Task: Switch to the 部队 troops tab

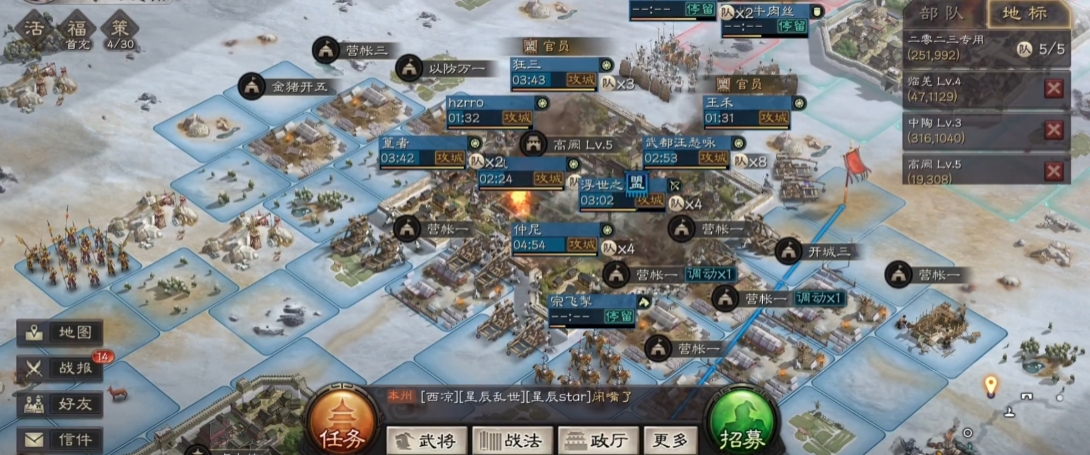Action: point(941,14)
